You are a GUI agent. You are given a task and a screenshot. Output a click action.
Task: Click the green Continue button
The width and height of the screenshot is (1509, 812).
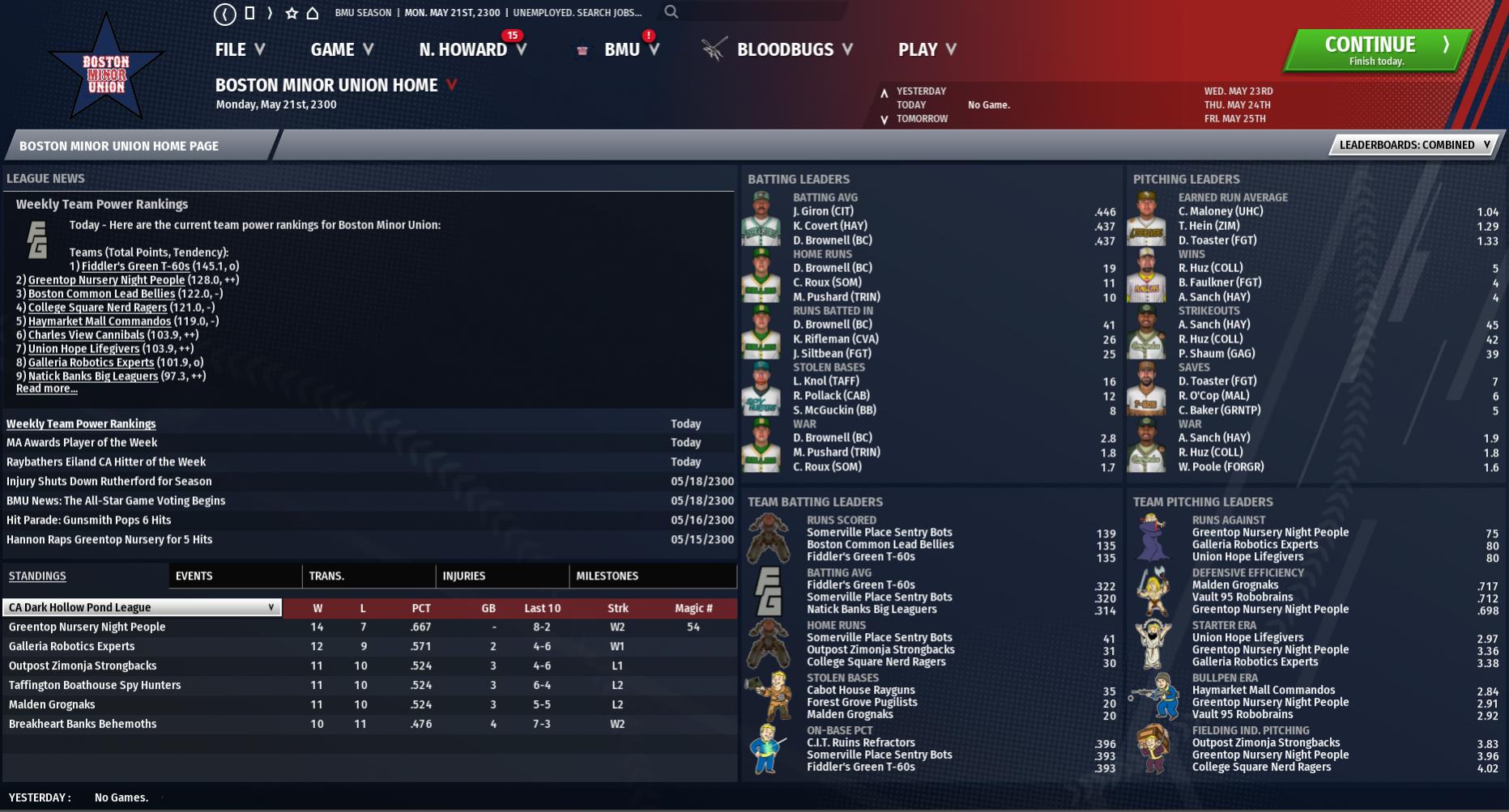coord(1377,50)
